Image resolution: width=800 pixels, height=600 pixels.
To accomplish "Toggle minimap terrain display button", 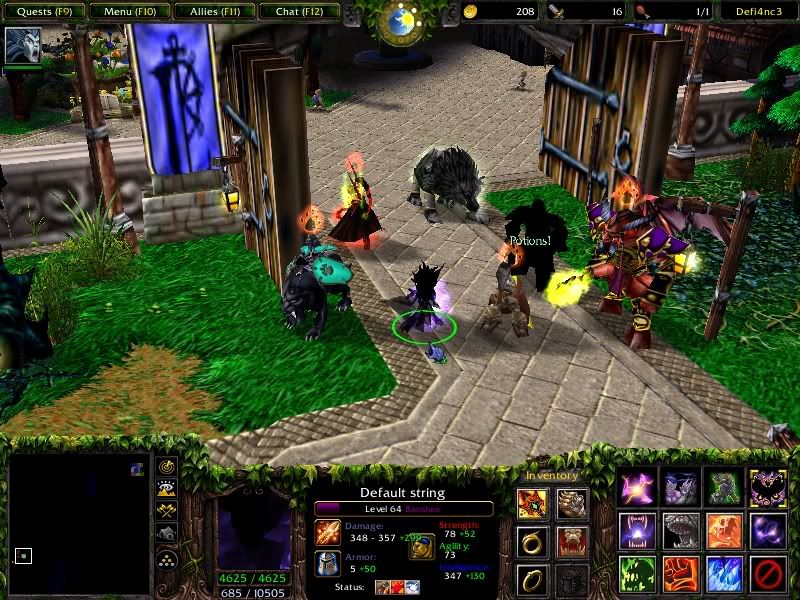I will point(167,488).
